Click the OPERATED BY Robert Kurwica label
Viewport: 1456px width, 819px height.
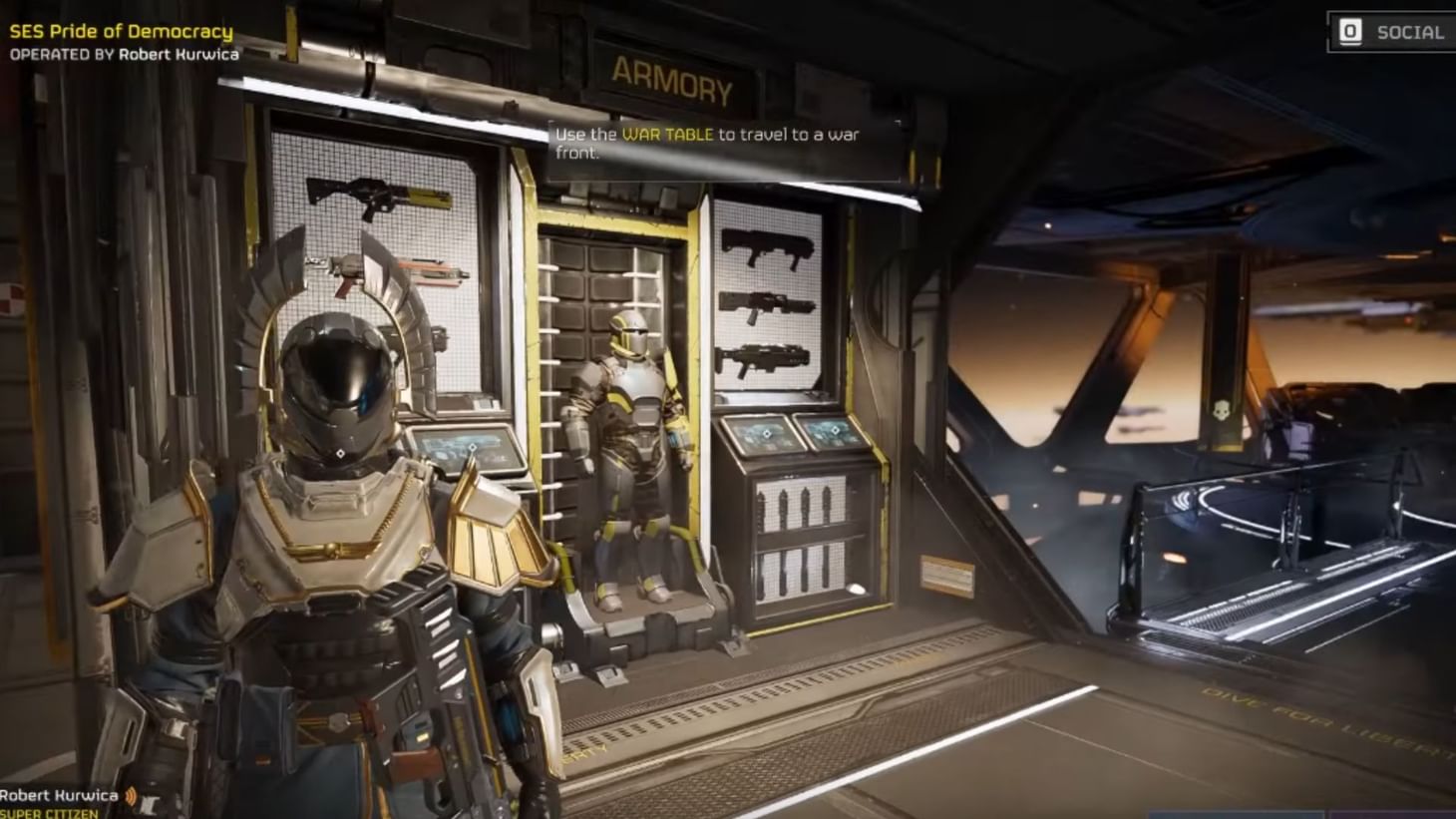click(x=122, y=56)
